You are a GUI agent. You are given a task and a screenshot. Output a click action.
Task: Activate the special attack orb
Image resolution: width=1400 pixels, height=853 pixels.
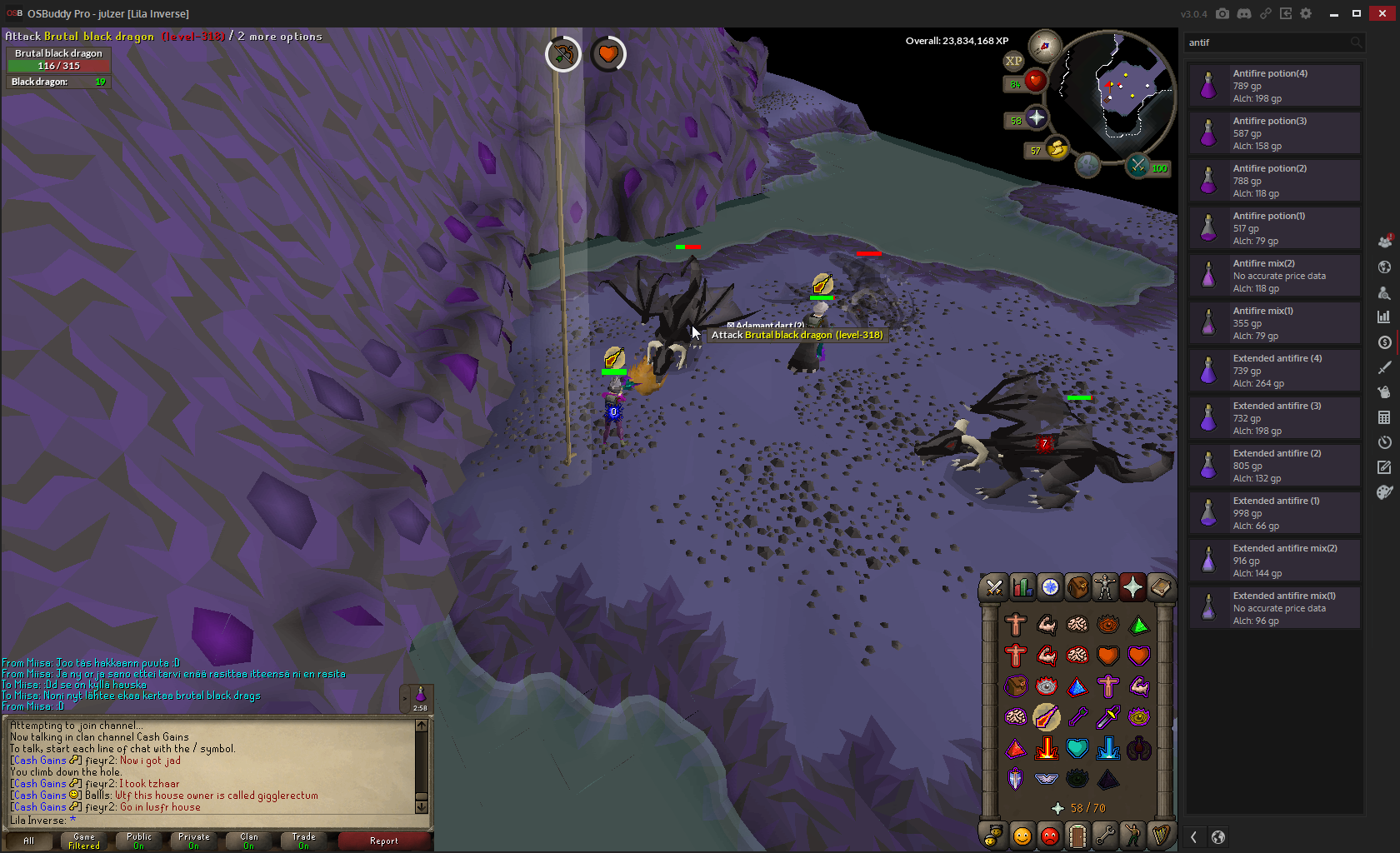[1138, 166]
